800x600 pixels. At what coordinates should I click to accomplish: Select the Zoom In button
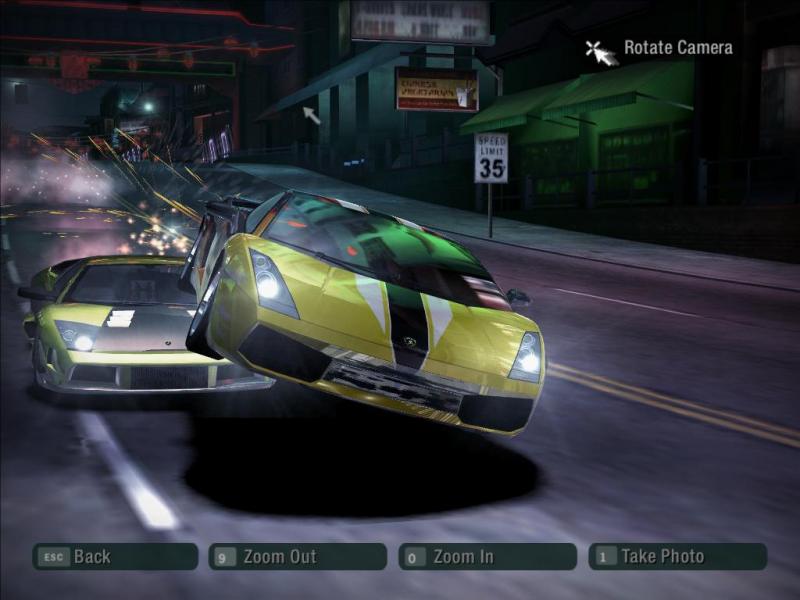487,557
